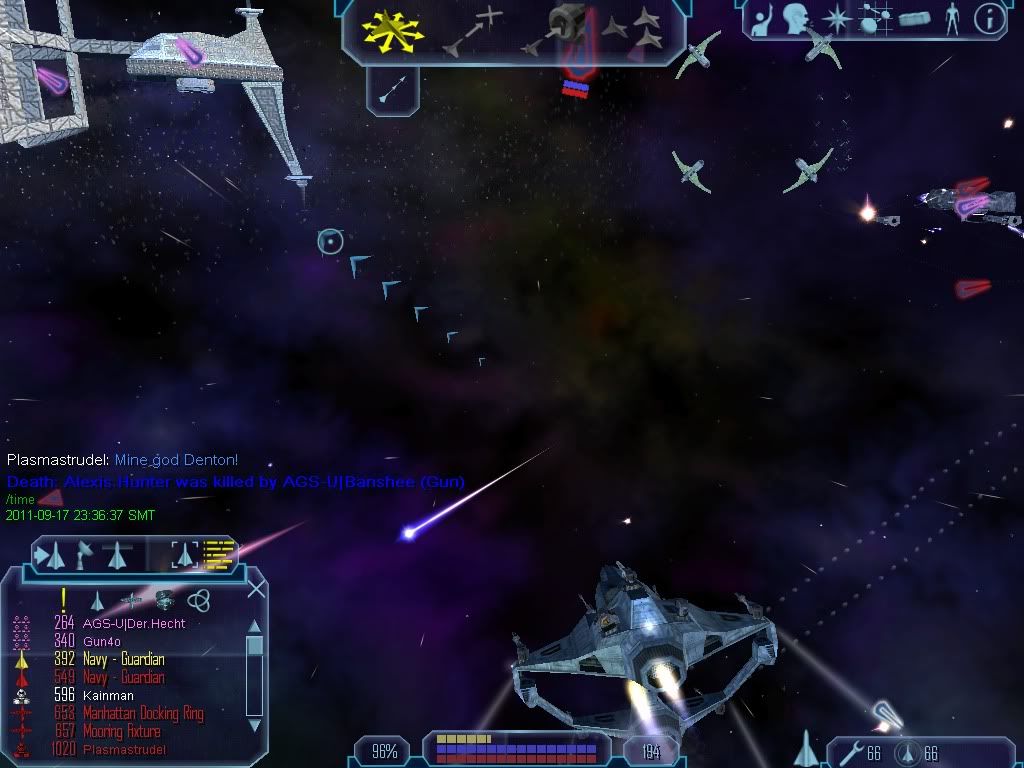Choose Manhattan Docking Ring in contact list
Screen dimensions: 1024x768
(143, 713)
